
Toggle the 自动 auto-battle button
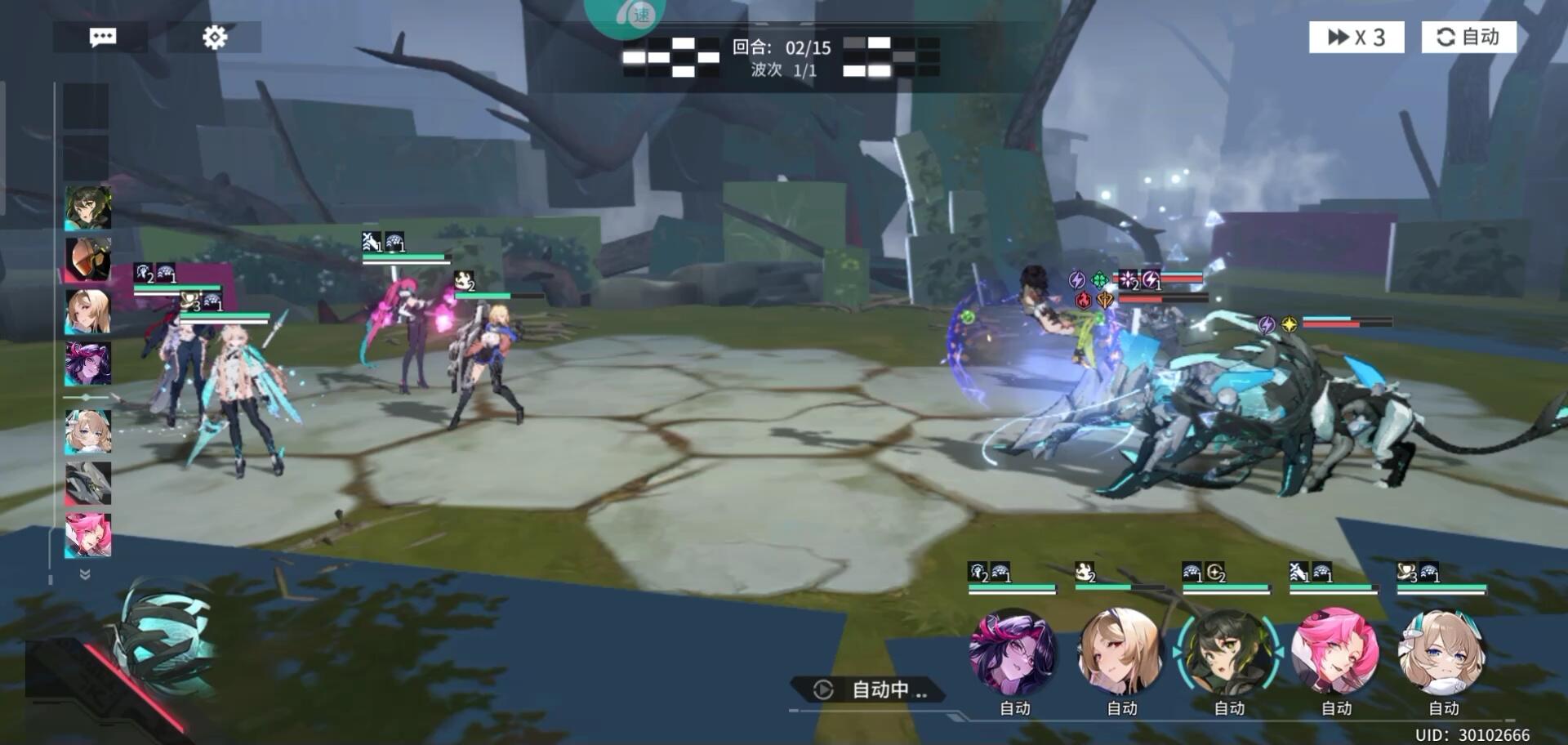(1468, 38)
